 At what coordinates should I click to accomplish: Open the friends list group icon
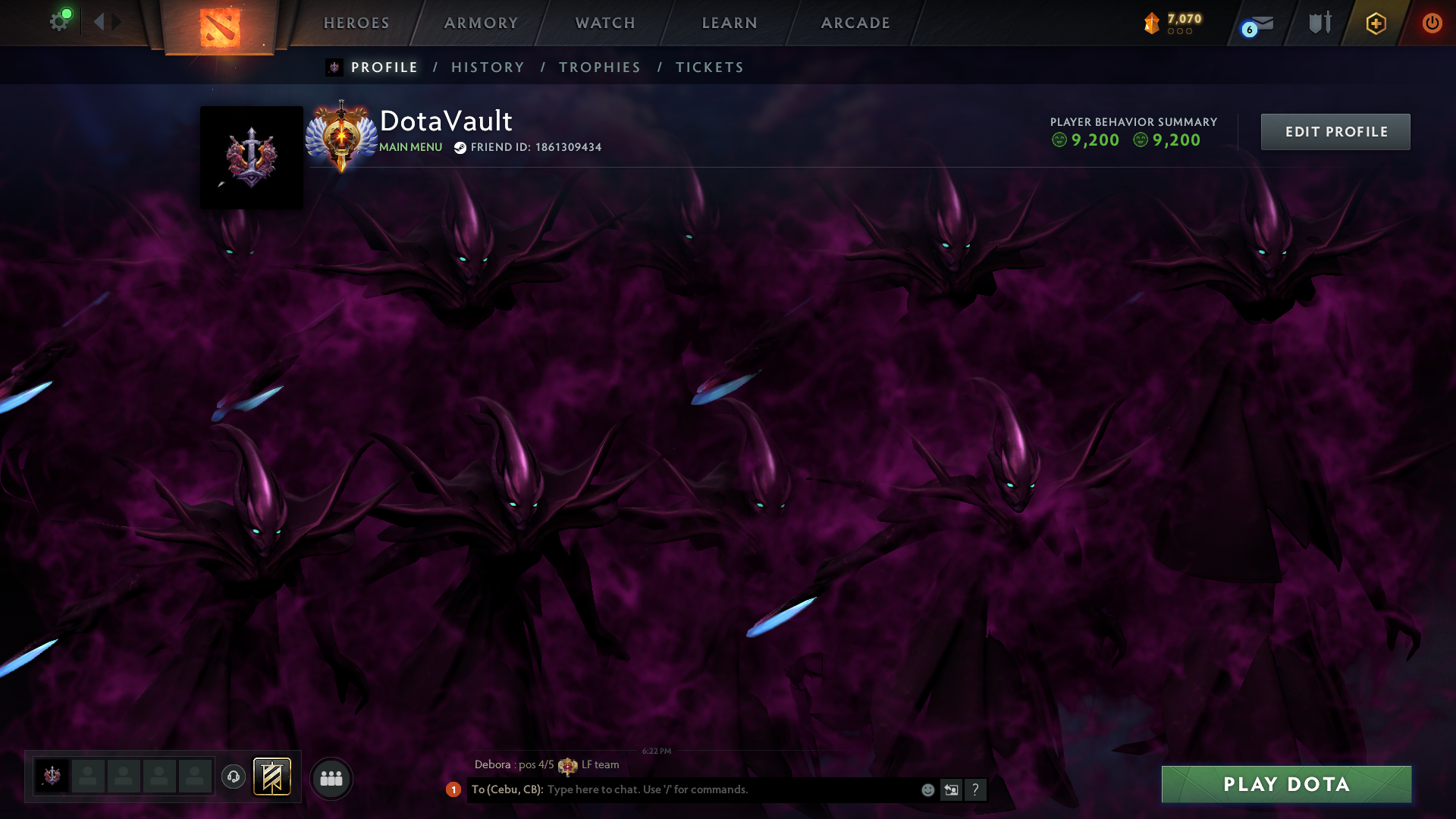(x=331, y=778)
